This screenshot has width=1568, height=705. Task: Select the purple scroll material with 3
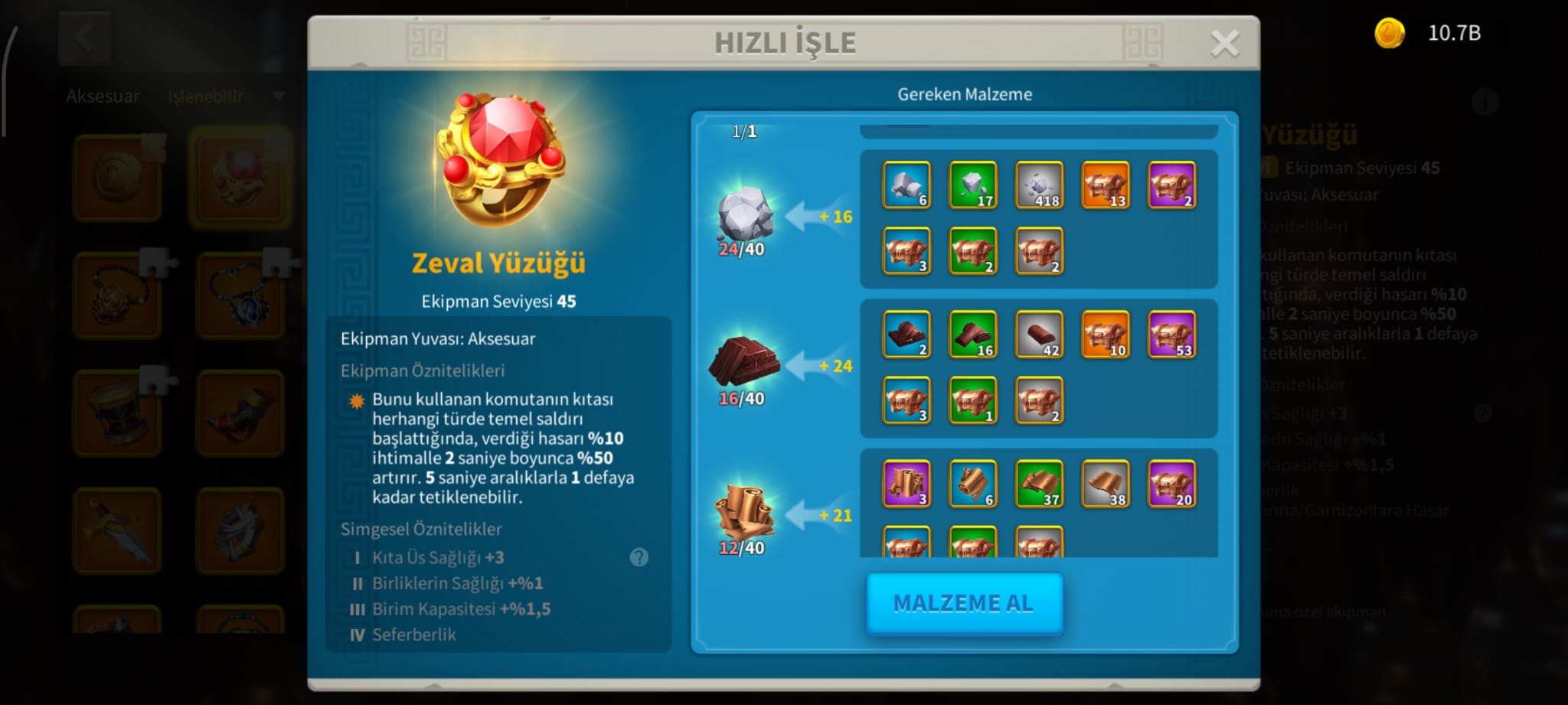tap(906, 484)
